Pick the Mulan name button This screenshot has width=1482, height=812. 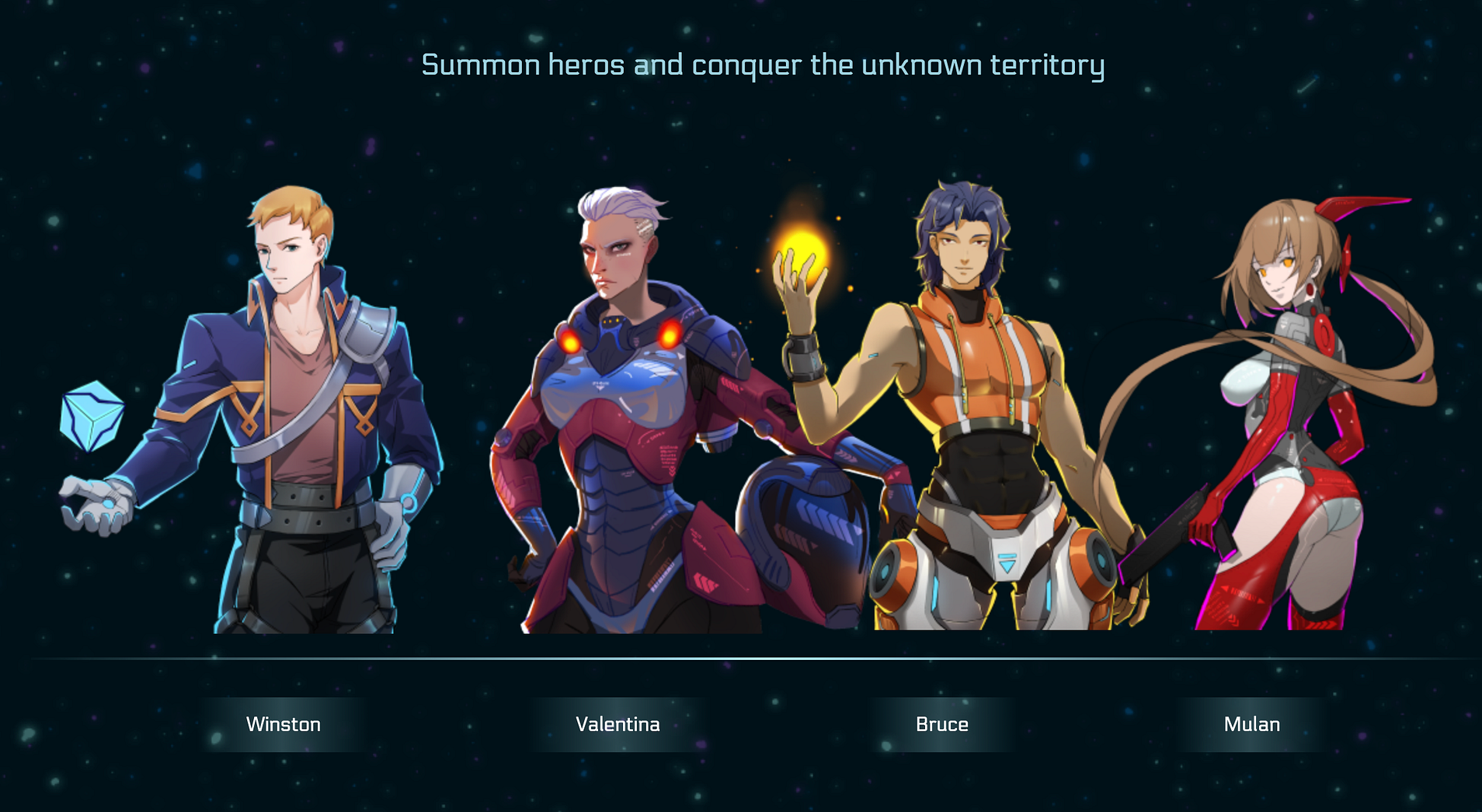1251,724
